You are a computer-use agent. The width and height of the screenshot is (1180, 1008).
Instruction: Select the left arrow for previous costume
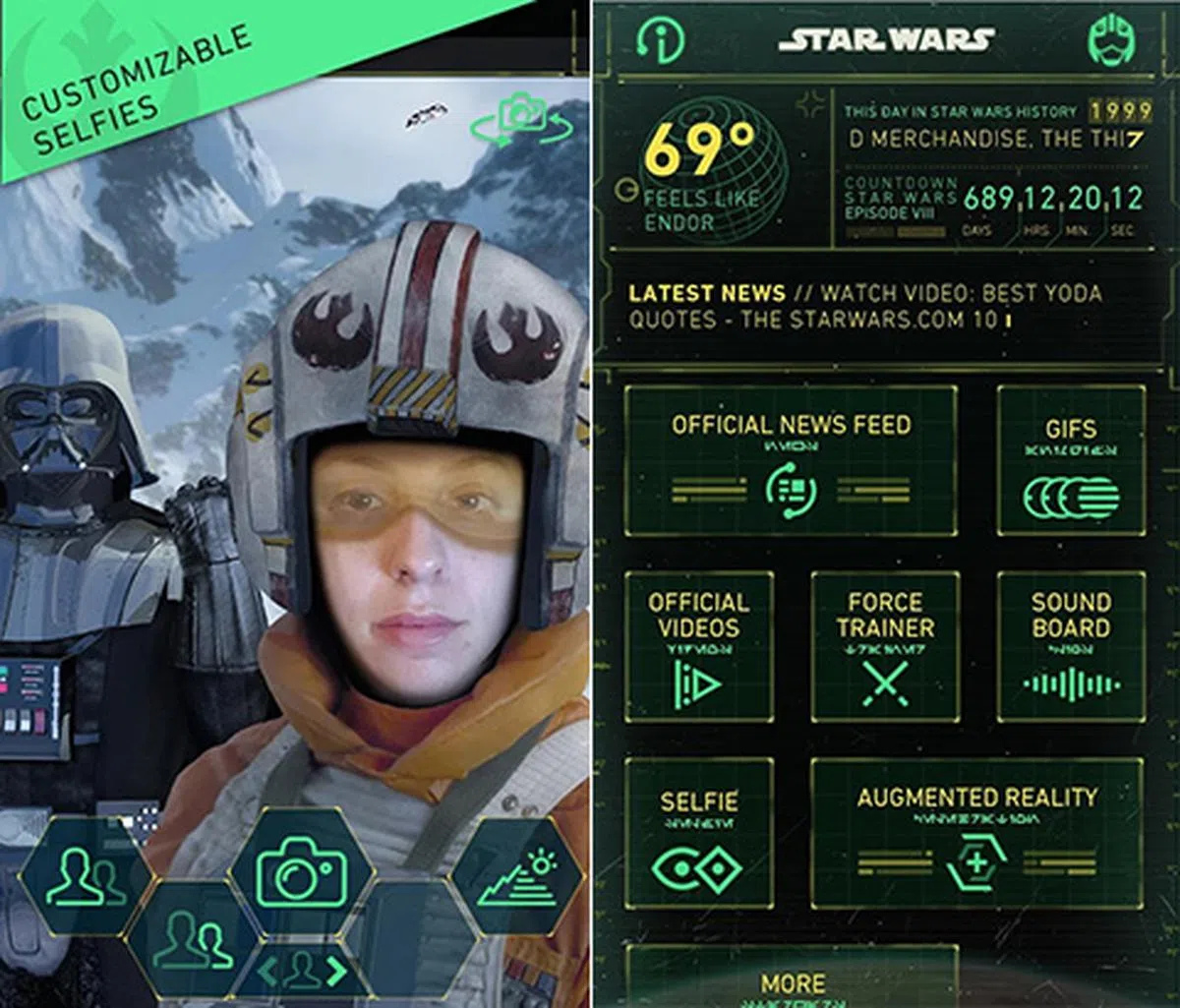(x=267, y=971)
